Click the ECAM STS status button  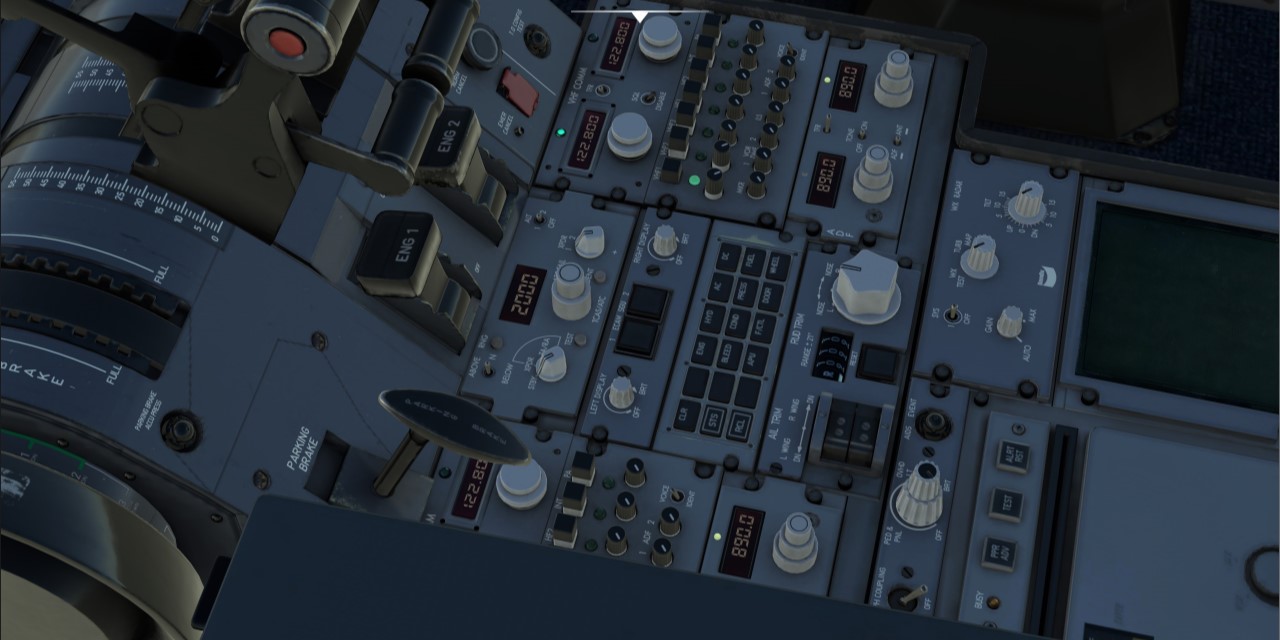713,420
